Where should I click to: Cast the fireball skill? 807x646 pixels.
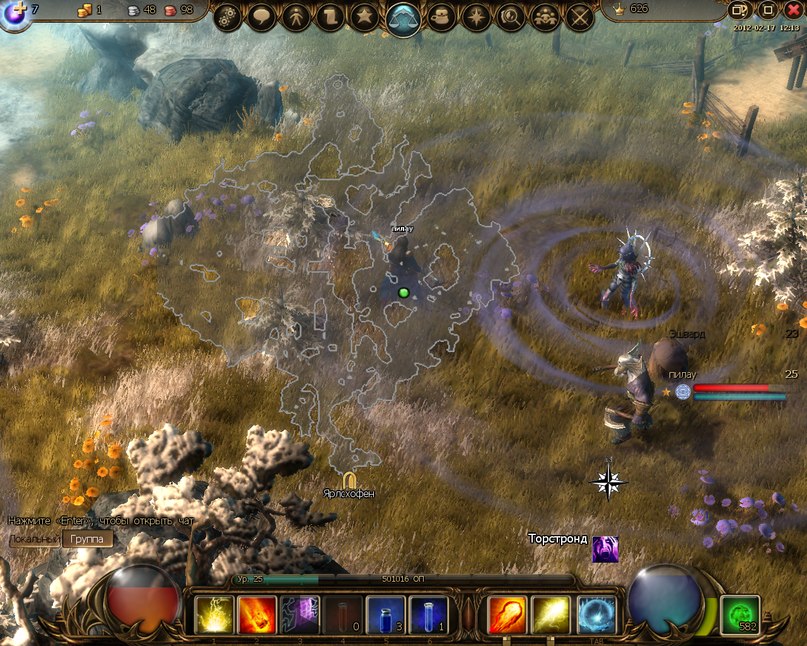click(x=507, y=614)
